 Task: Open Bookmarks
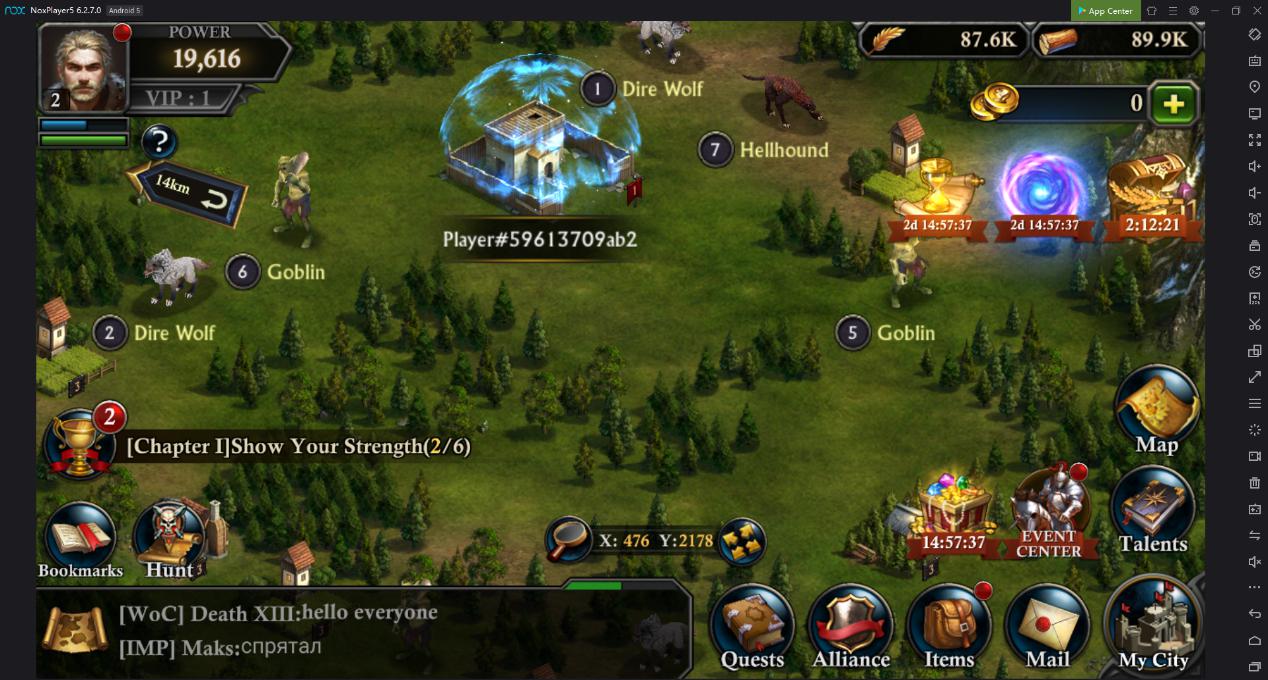pyautogui.click(x=80, y=540)
